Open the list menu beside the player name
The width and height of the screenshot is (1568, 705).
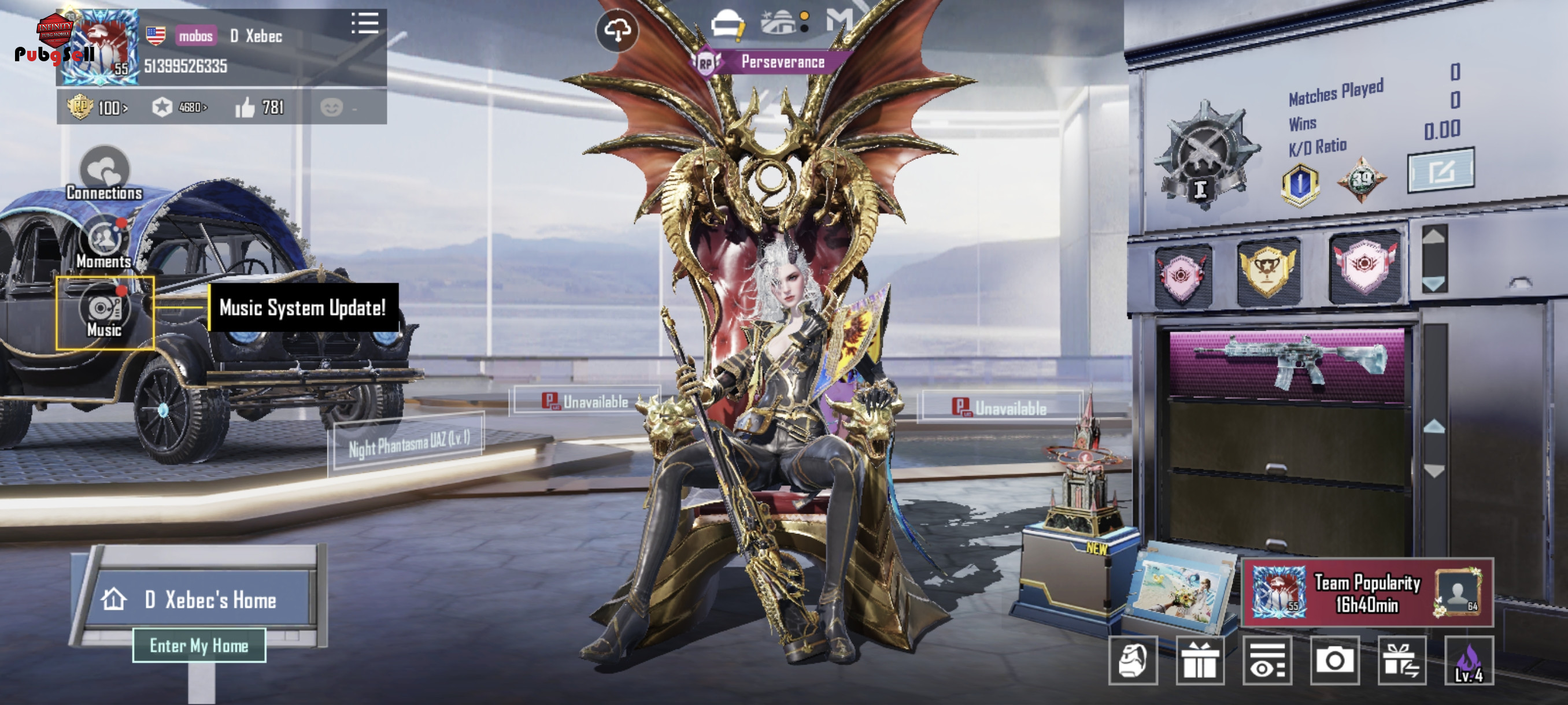[365, 24]
